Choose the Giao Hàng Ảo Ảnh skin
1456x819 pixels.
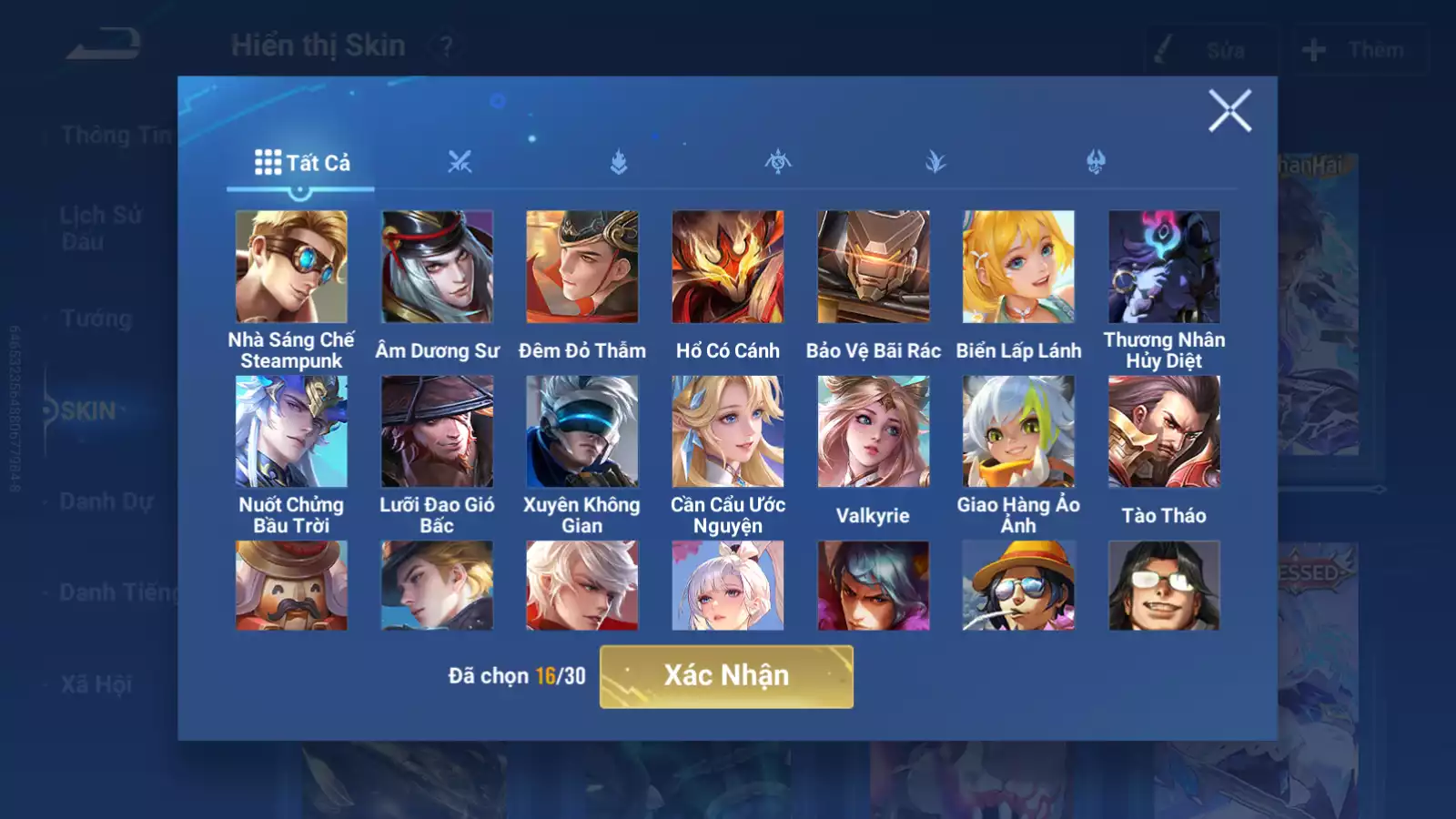(x=1018, y=431)
